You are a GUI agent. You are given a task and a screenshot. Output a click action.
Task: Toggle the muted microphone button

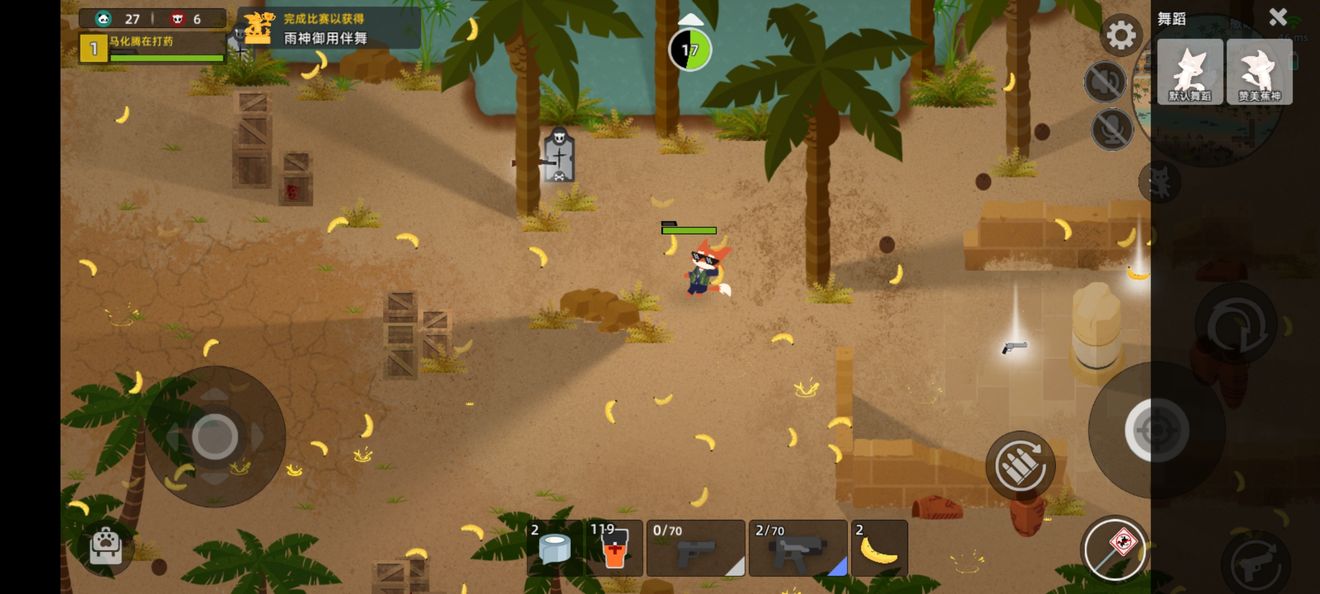point(1112,129)
